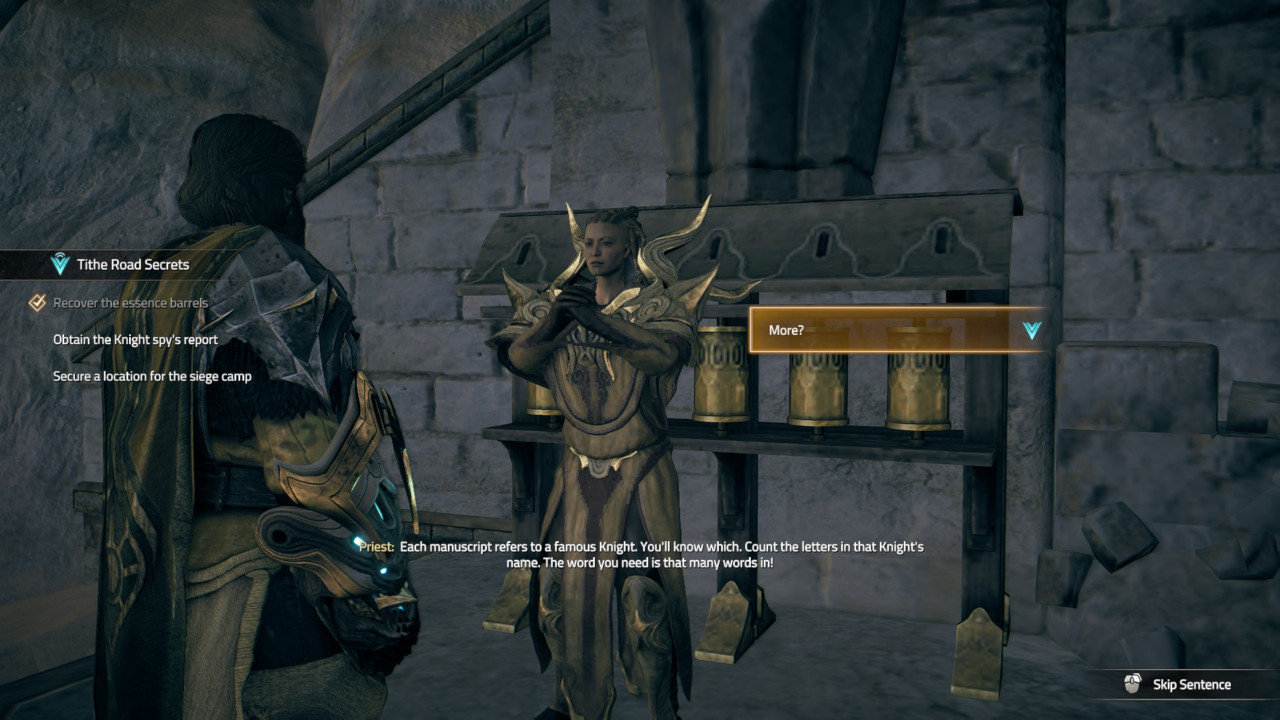Image resolution: width=1280 pixels, height=720 pixels.
Task: Select the siege camp location objective
Action: [x=152, y=376]
